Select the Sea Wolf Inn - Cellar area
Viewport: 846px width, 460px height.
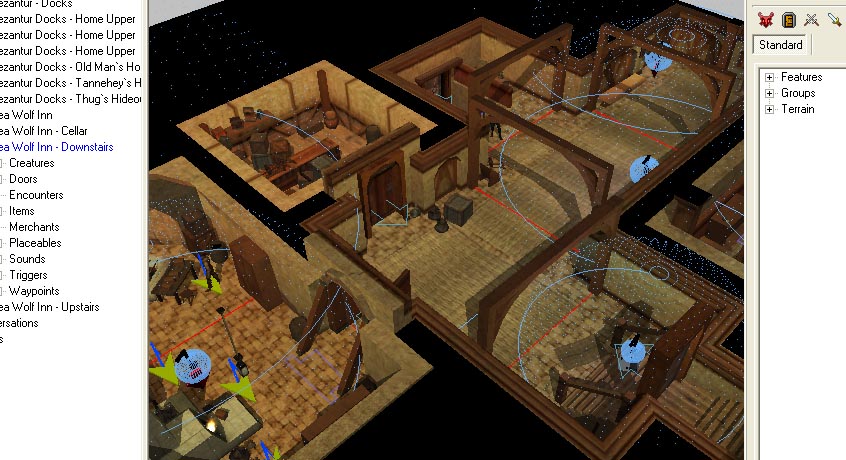[44, 131]
